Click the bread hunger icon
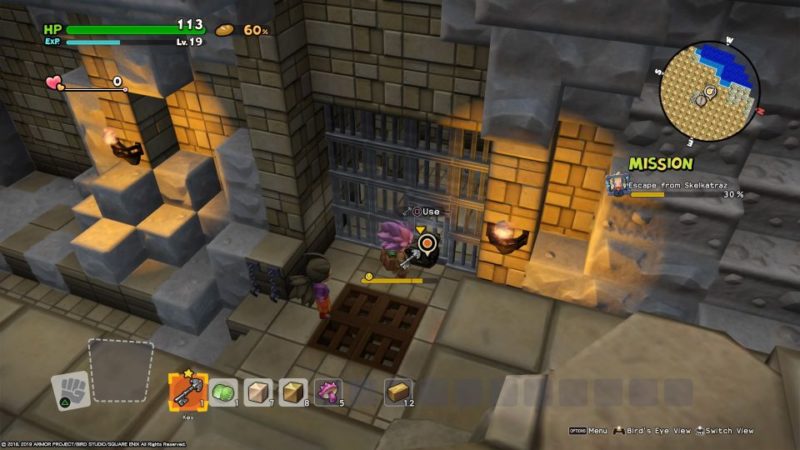 pyautogui.click(x=226, y=29)
